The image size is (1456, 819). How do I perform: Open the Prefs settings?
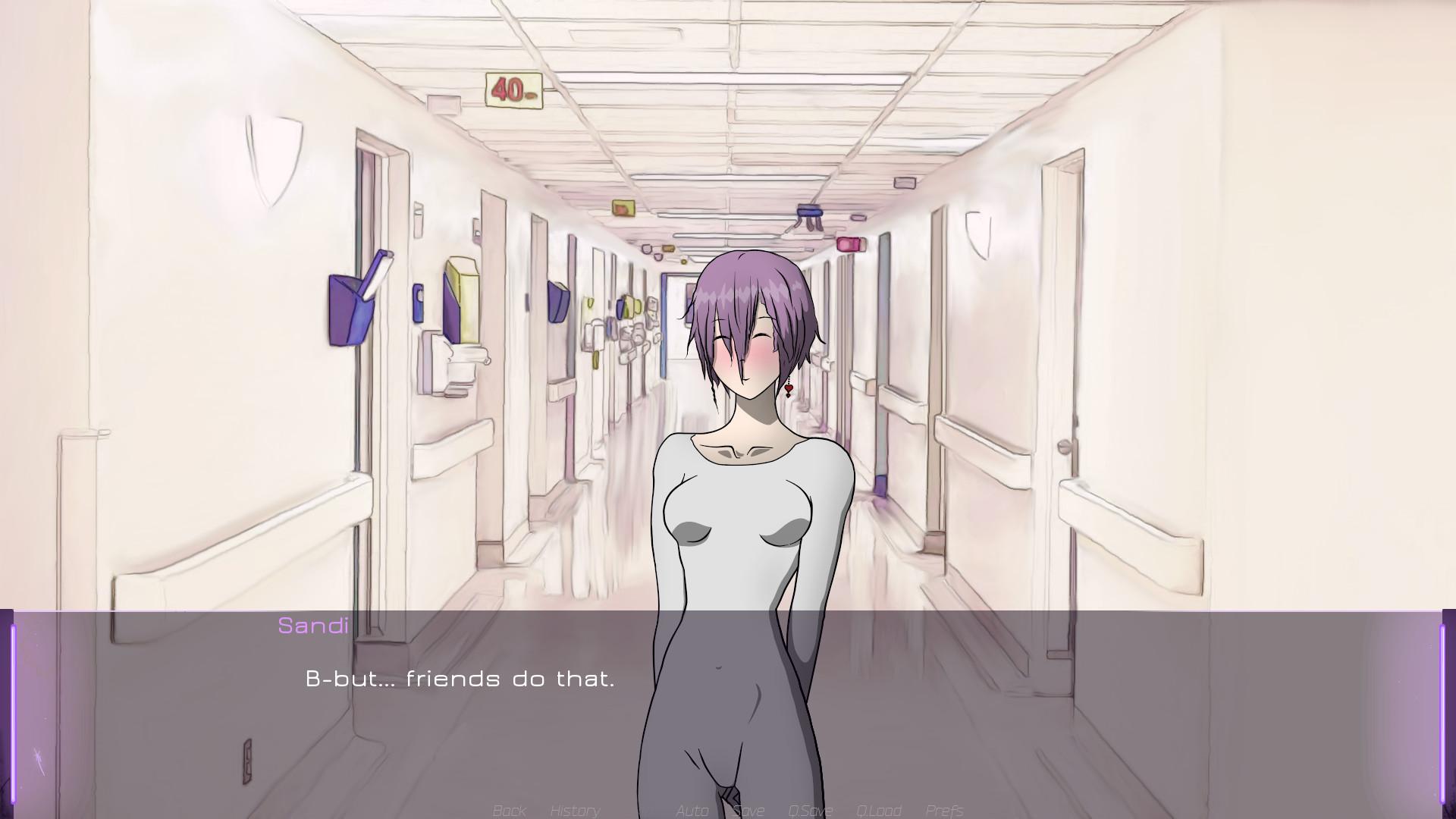coord(944,811)
